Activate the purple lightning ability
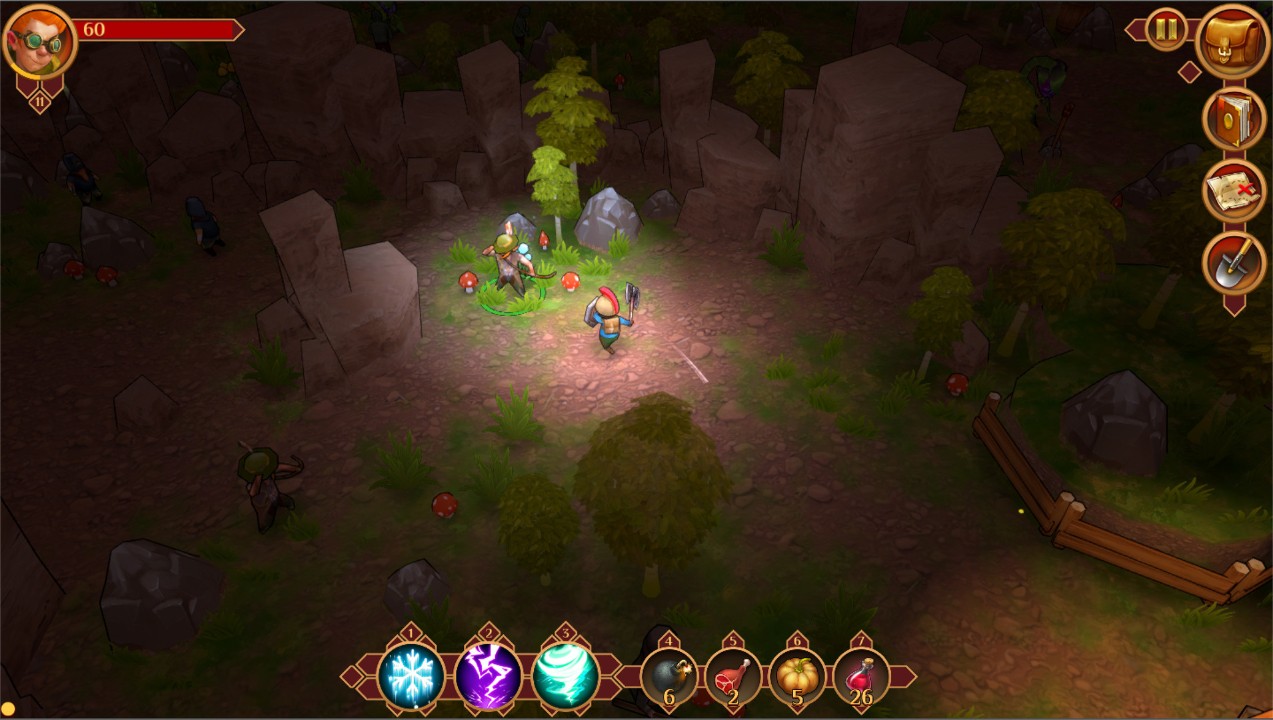This screenshot has height=720, width=1273. [x=488, y=677]
